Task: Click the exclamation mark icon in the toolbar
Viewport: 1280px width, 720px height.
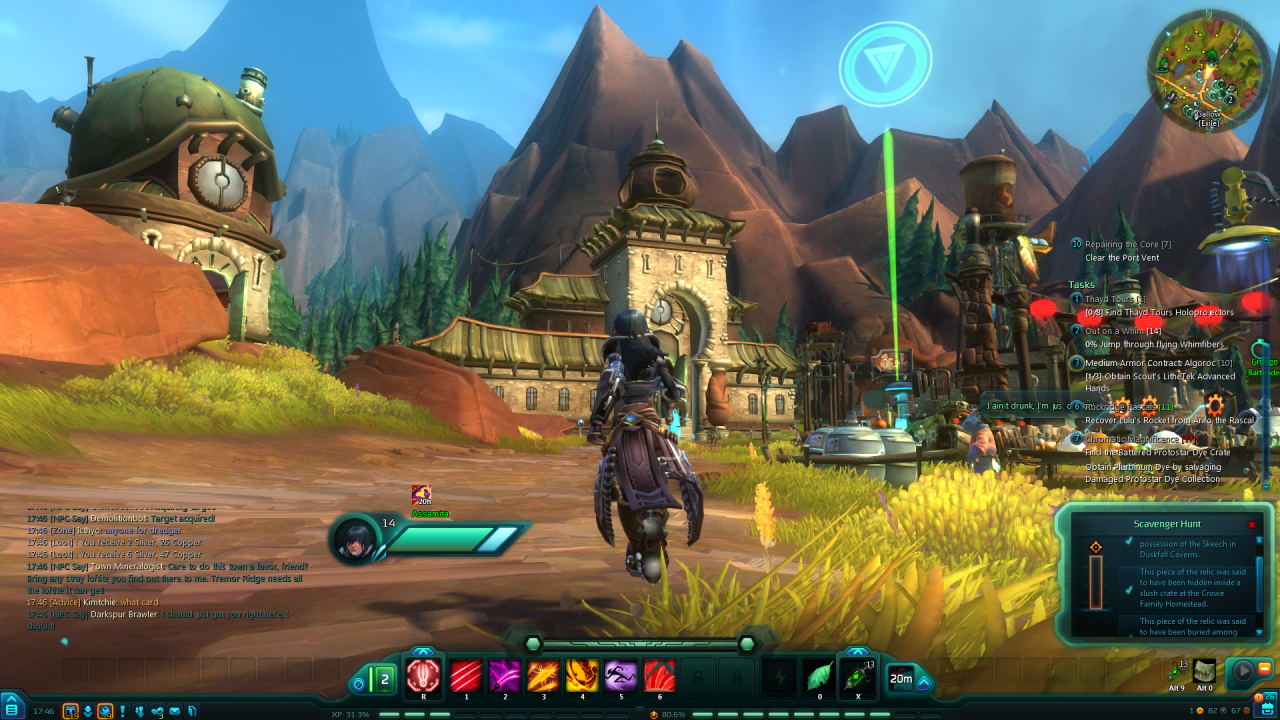Action: coord(122,711)
